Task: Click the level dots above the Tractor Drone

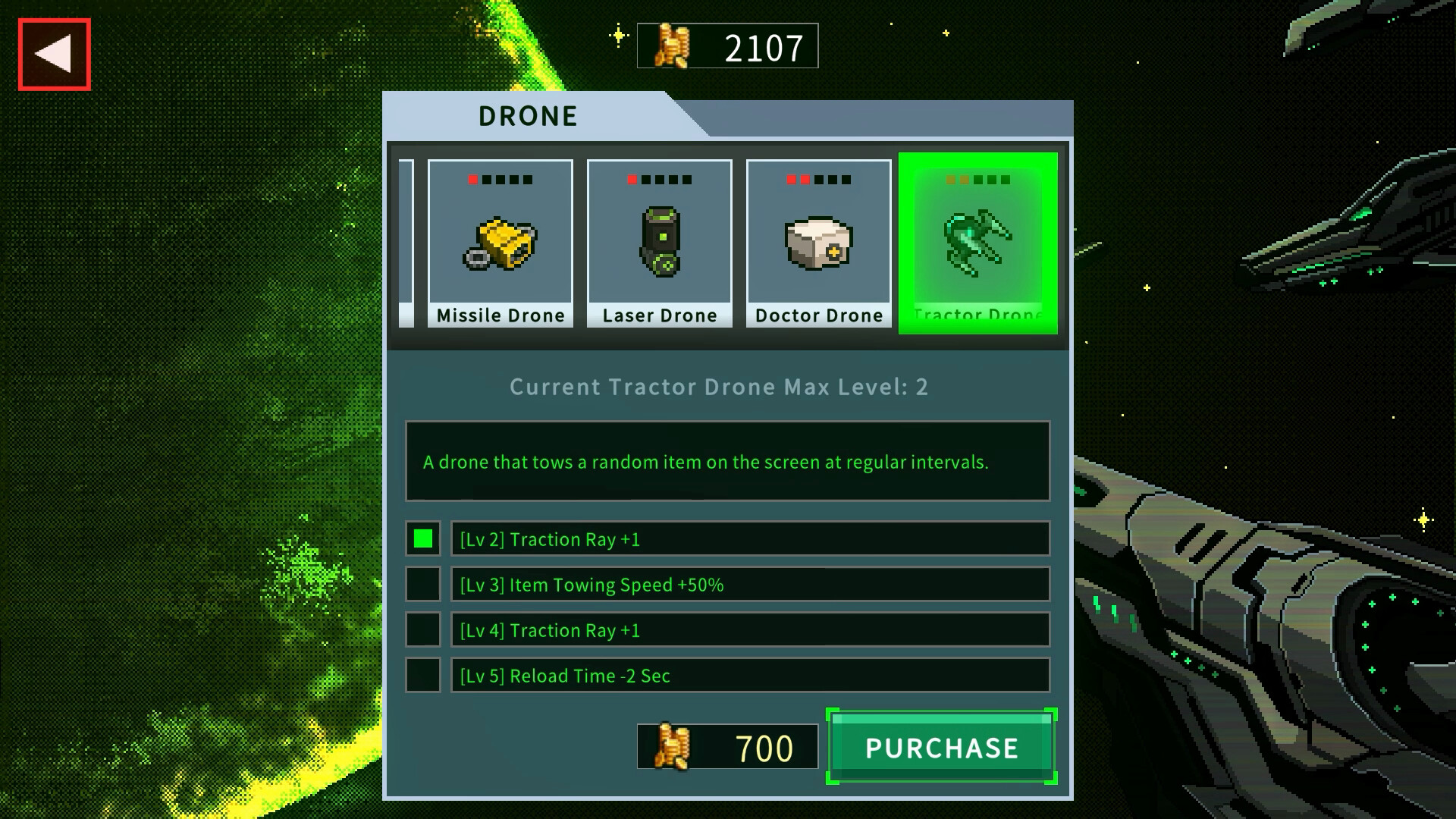Action: (977, 180)
